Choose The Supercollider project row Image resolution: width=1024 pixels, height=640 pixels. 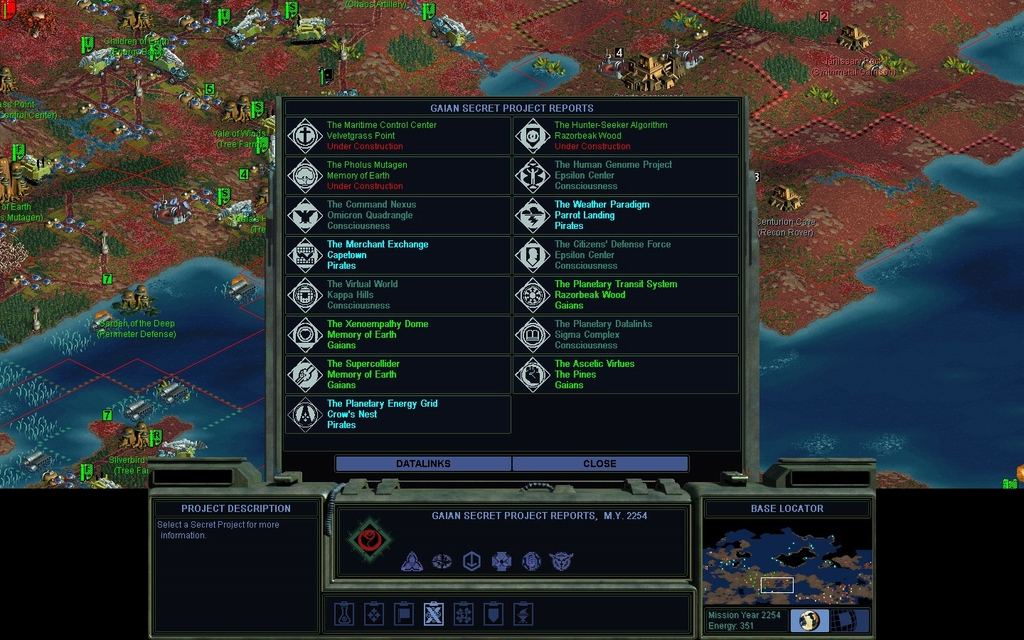[398, 375]
